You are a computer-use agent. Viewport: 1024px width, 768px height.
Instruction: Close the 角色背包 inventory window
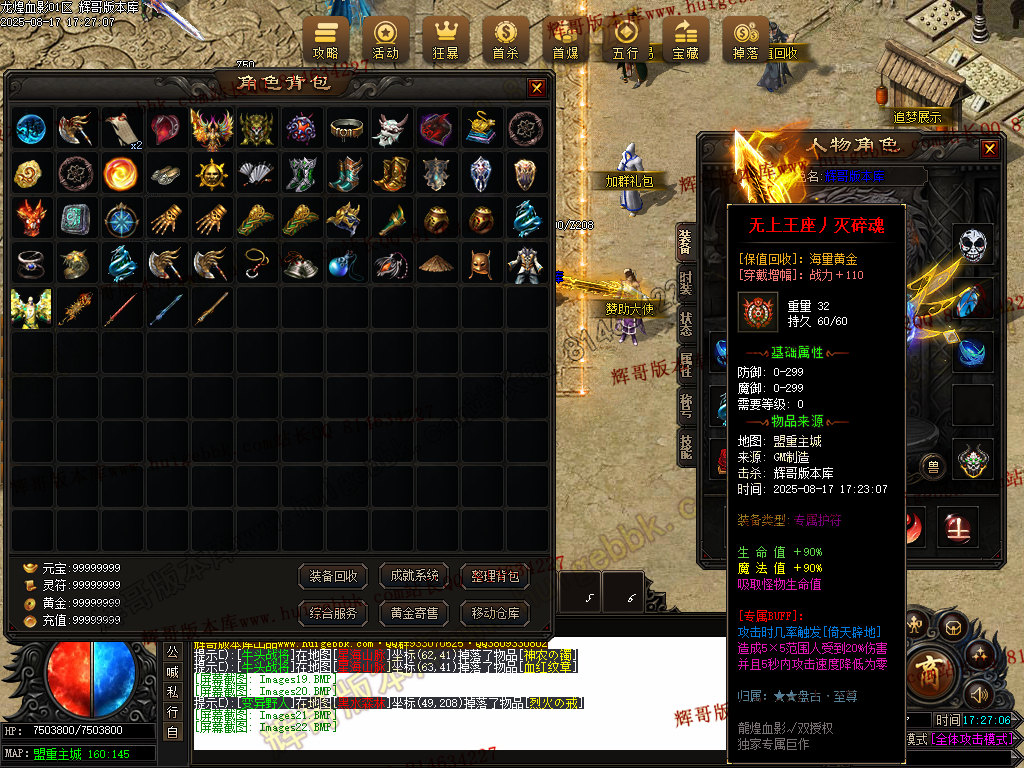537,88
